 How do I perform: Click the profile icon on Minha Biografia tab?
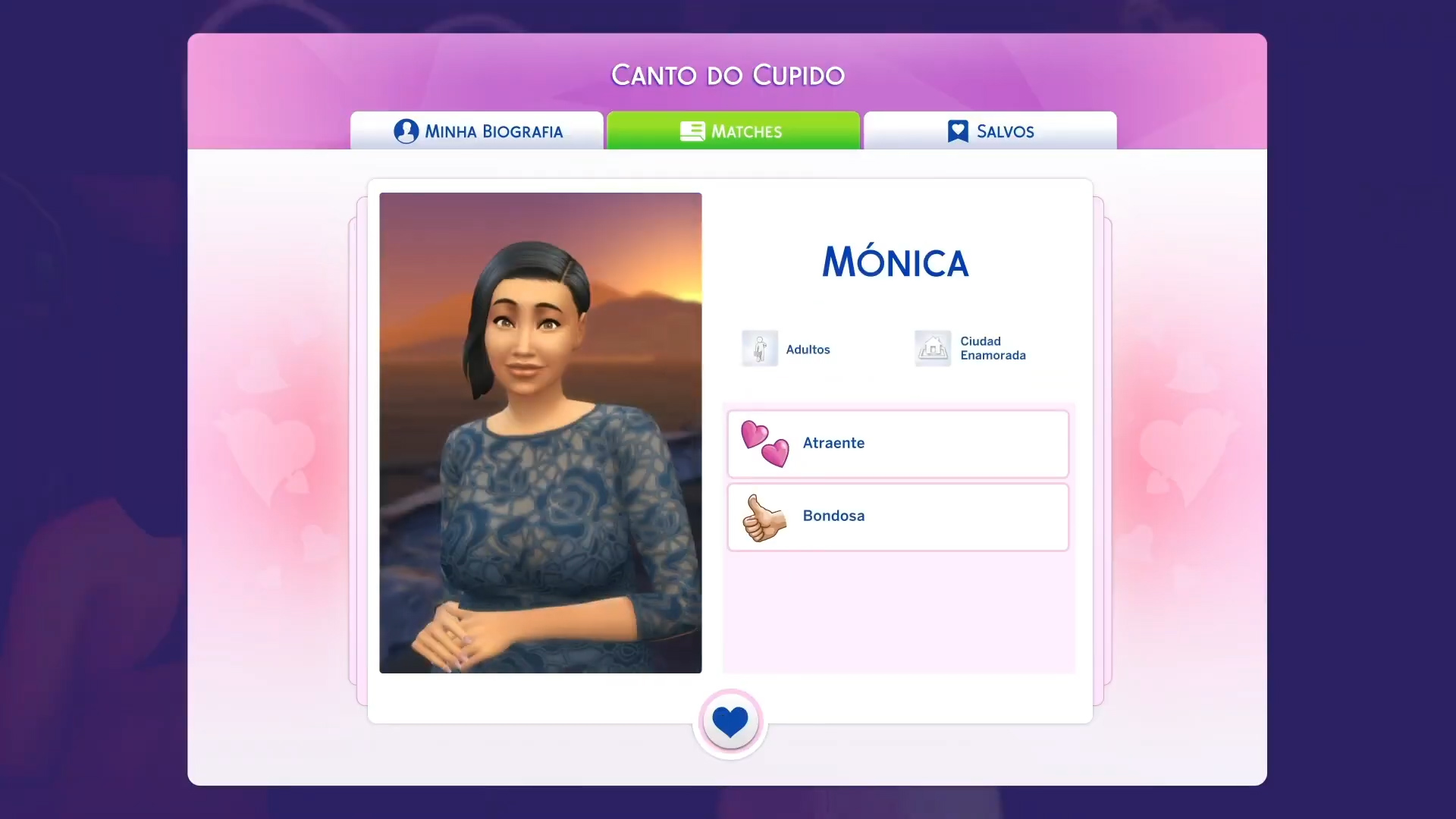point(406,131)
